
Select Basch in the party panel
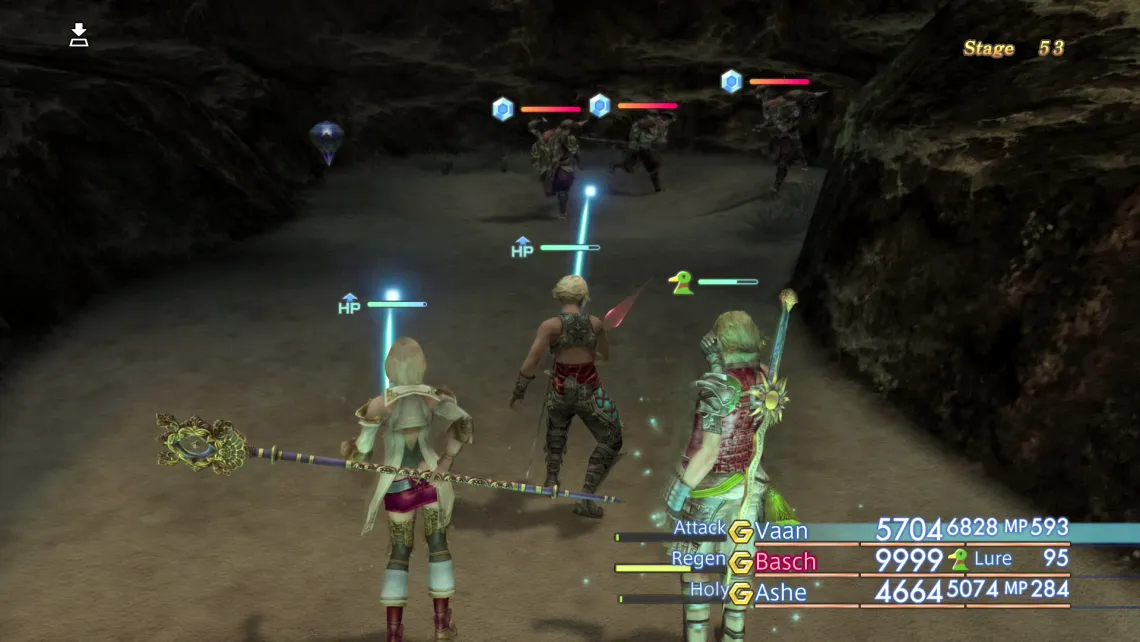(x=785, y=562)
